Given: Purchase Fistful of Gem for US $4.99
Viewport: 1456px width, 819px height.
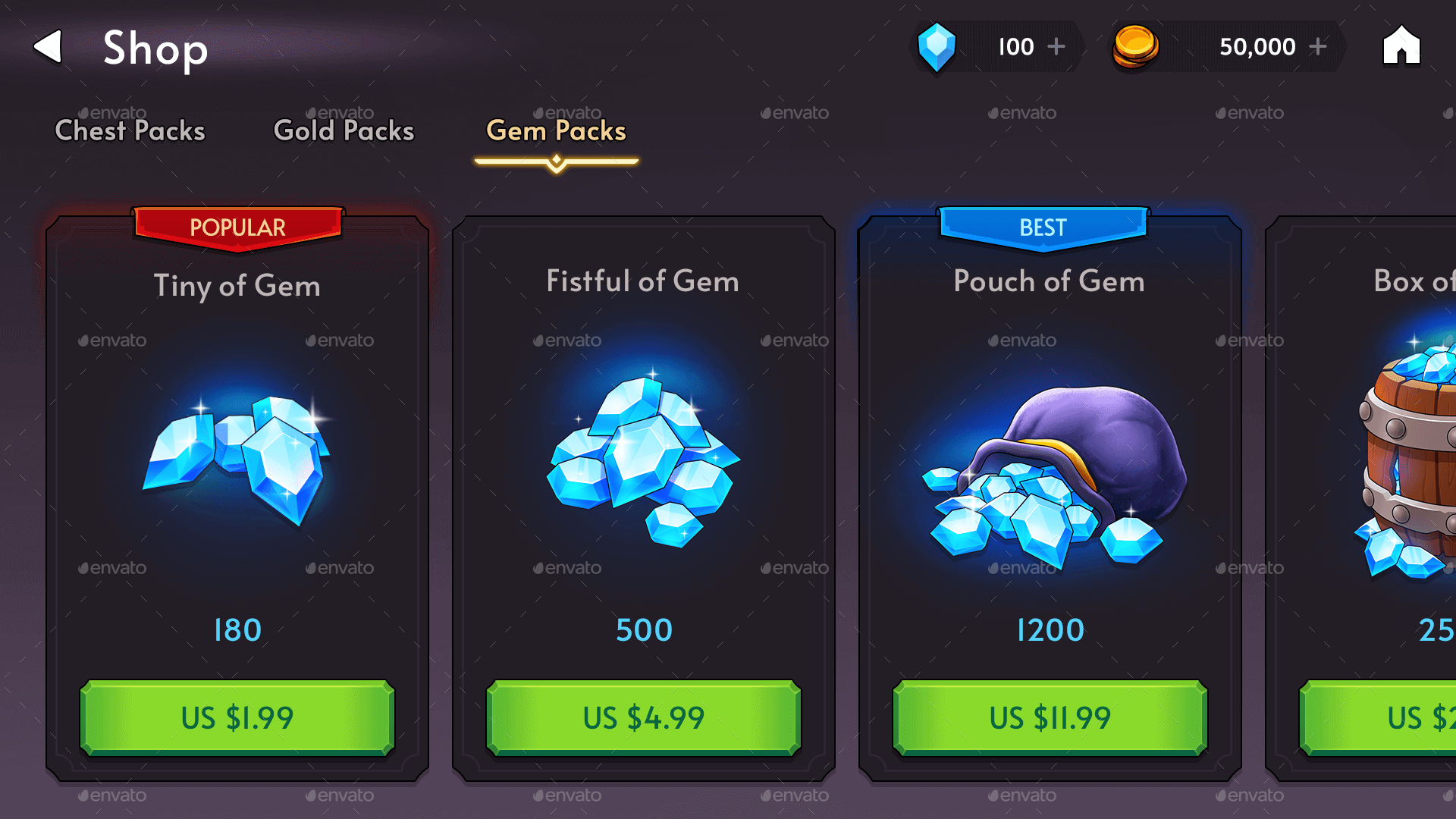Looking at the screenshot, I should [643, 717].
